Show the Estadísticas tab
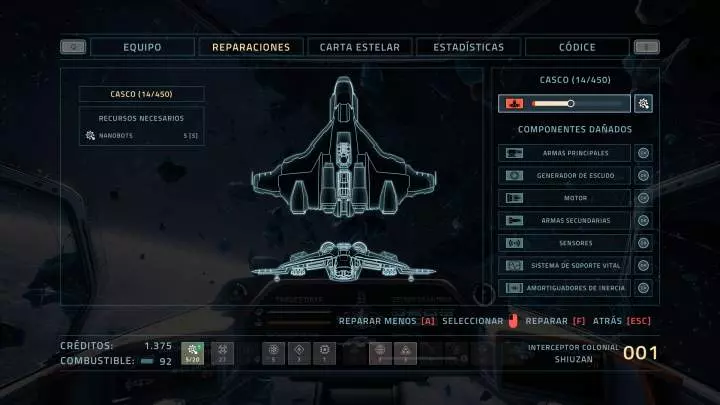720x405 pixels. point(467,47)
